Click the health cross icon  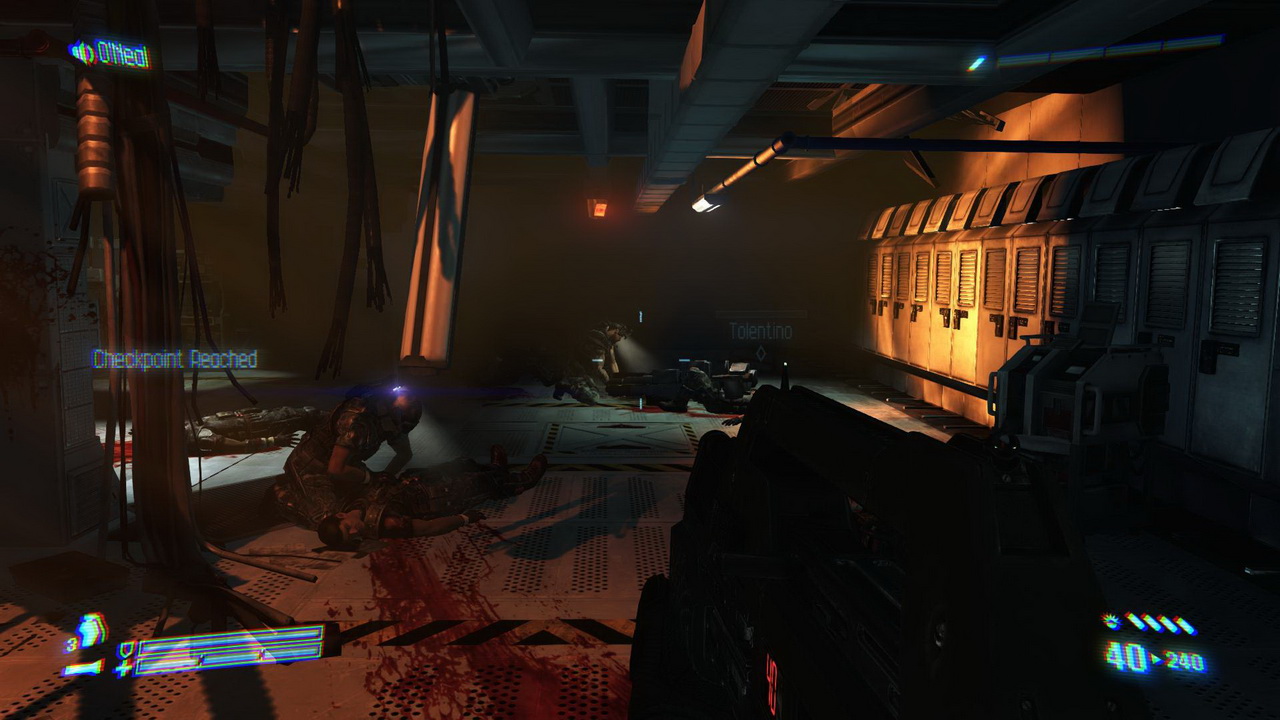click(124, 667)
